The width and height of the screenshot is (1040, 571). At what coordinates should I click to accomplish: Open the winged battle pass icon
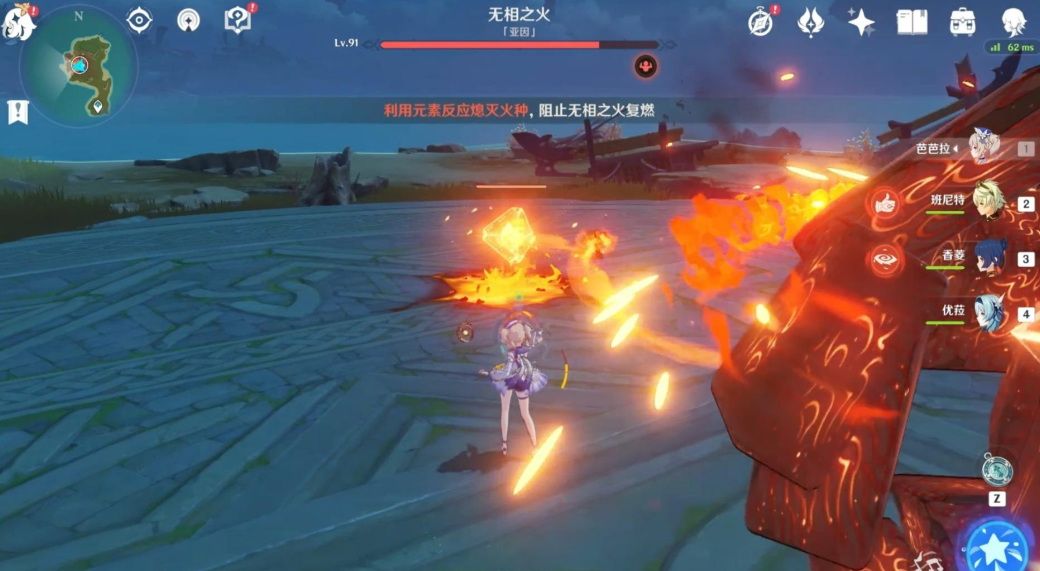coord(811,22)
